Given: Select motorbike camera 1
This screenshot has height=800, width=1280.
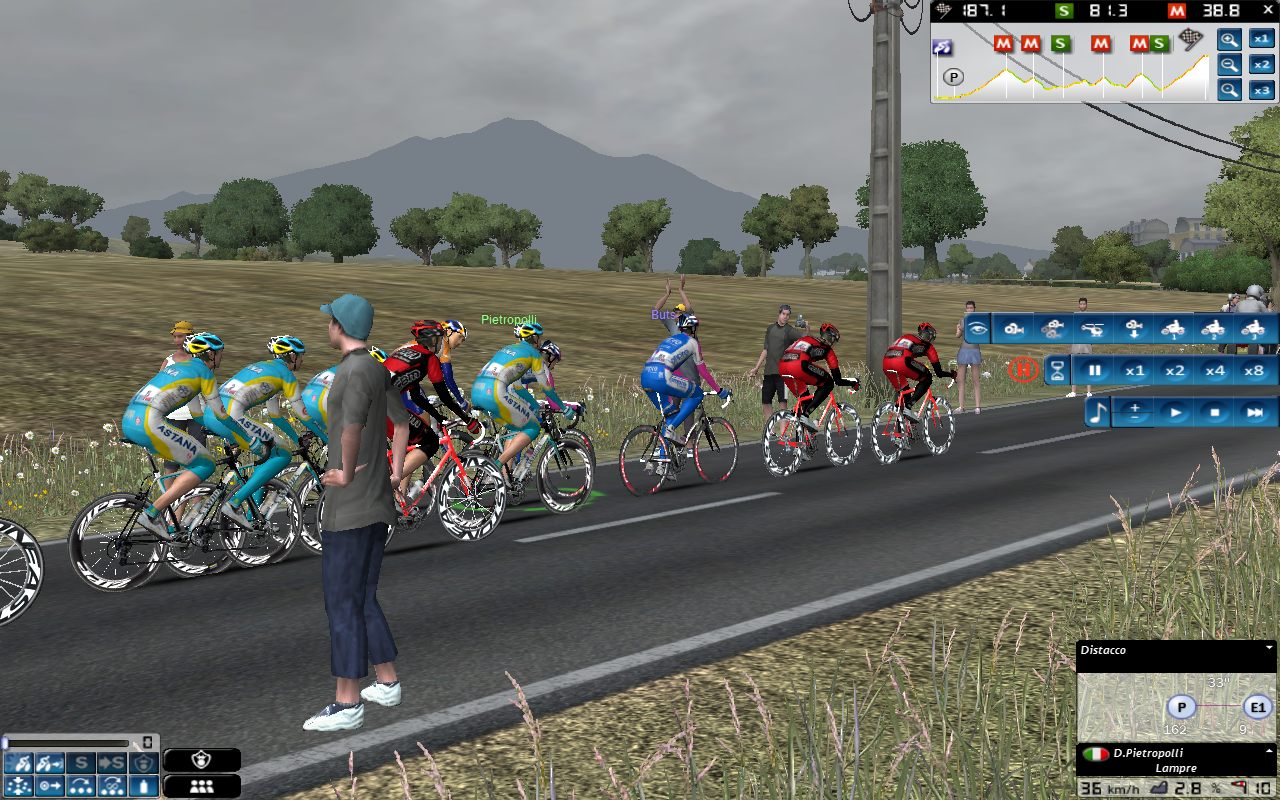Looking at the screenshot, I should tap(1172, 329).
